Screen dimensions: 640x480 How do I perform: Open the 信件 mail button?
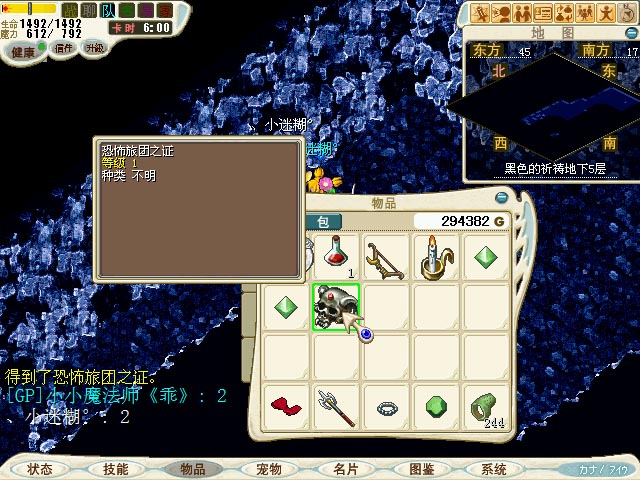(65, 48)
